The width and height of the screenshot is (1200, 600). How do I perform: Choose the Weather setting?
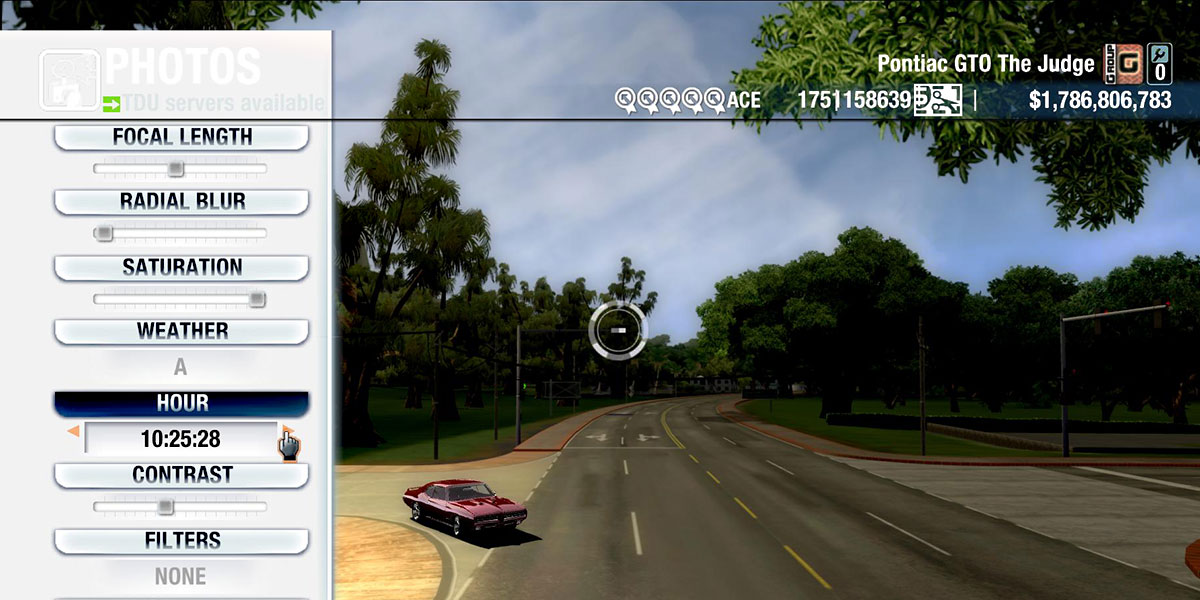point(181,331)
